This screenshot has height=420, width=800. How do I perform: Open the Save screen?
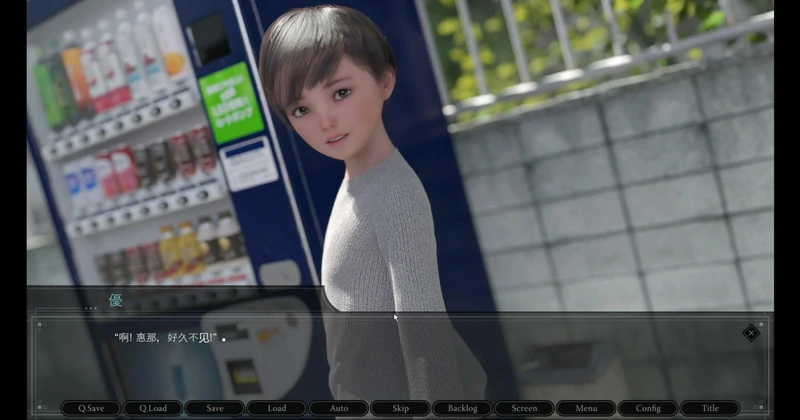pyautogui.click(x=214, y=408)
